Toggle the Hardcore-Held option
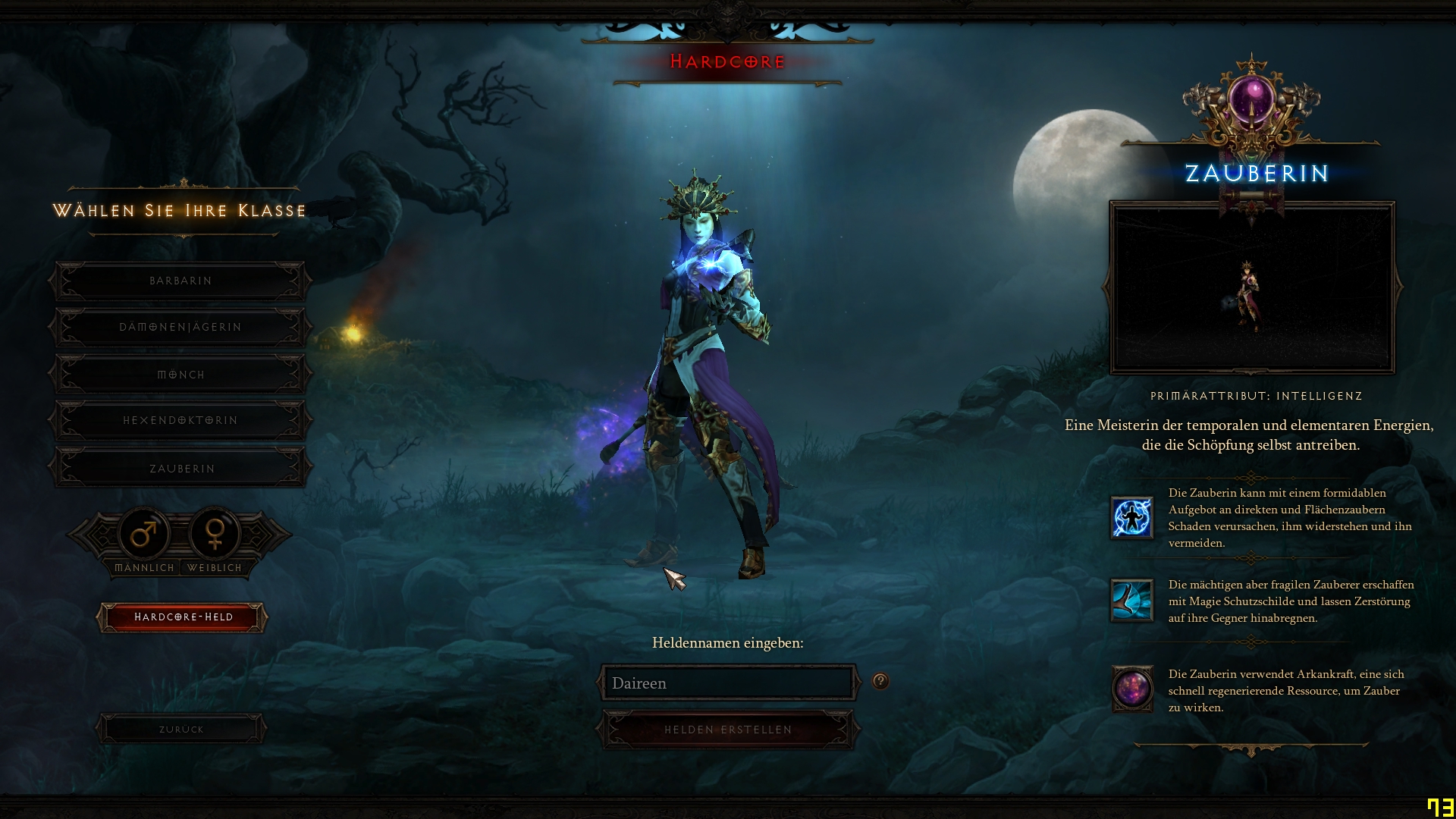 coord(182,617)
